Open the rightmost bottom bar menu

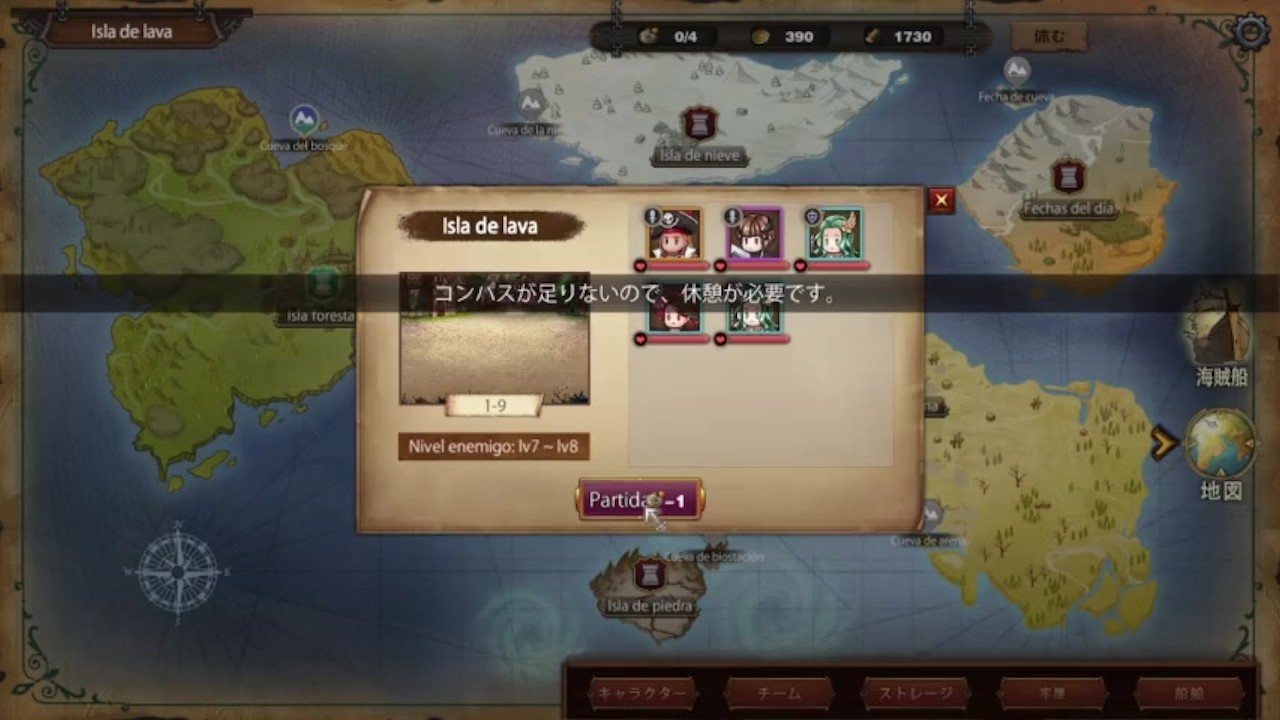pos(1188,693)
